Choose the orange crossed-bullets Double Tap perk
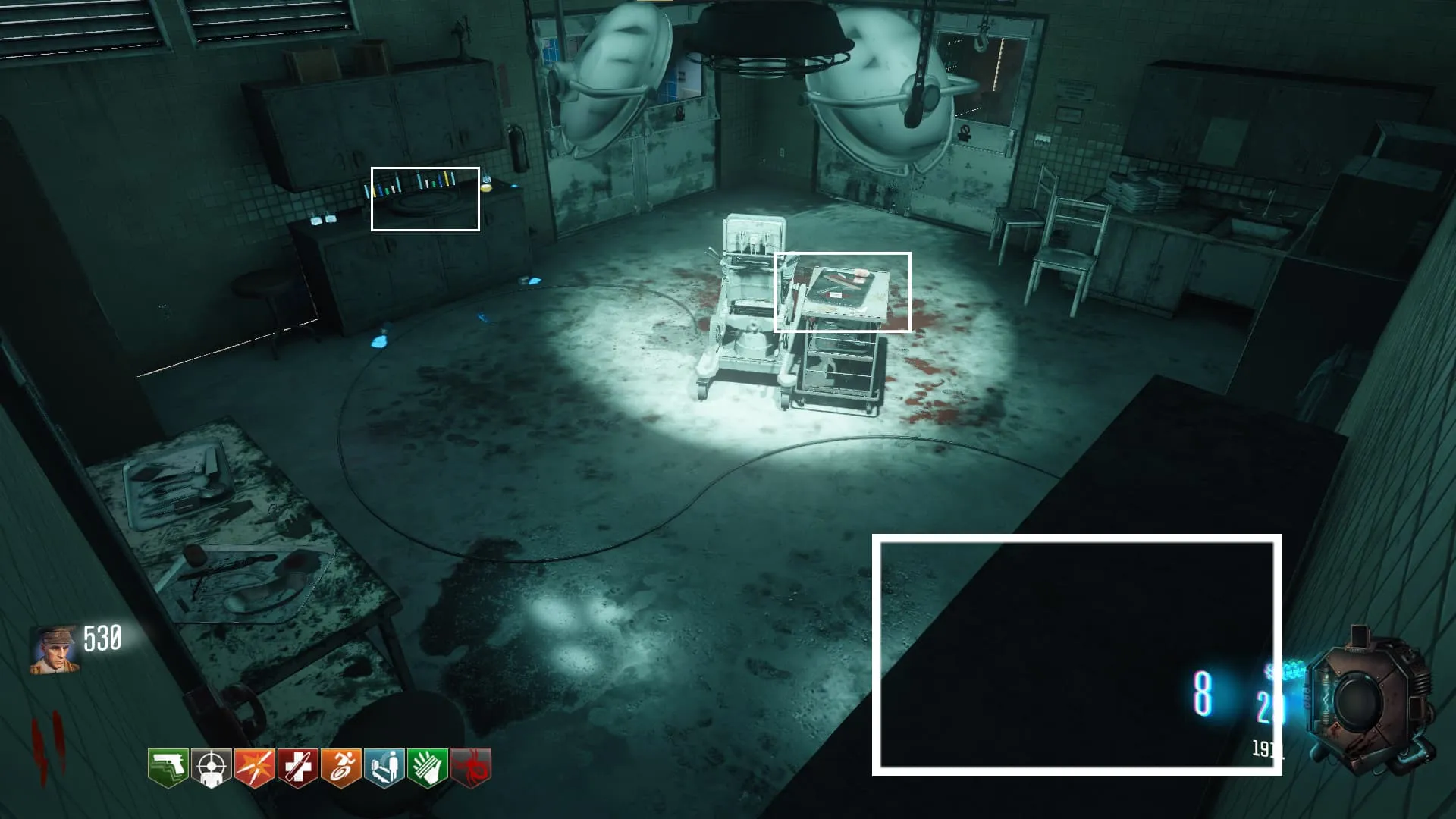1456x819 pixels. pos(254,768)
